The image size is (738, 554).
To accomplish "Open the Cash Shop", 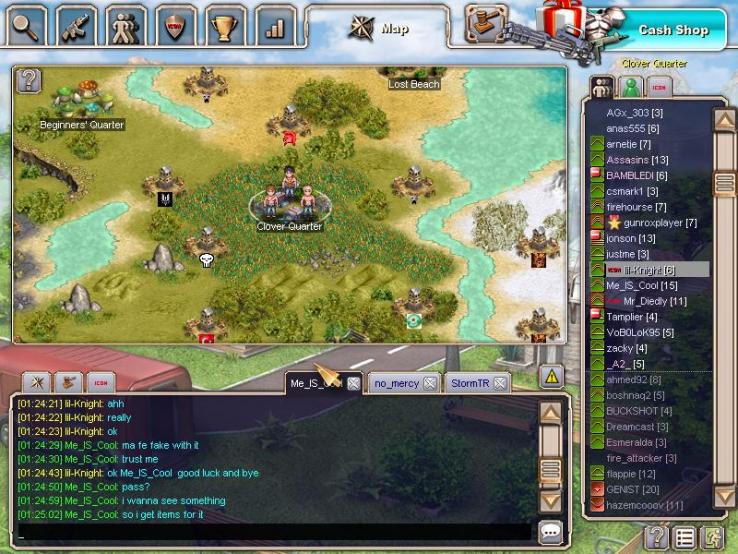I will click(673, 30).
